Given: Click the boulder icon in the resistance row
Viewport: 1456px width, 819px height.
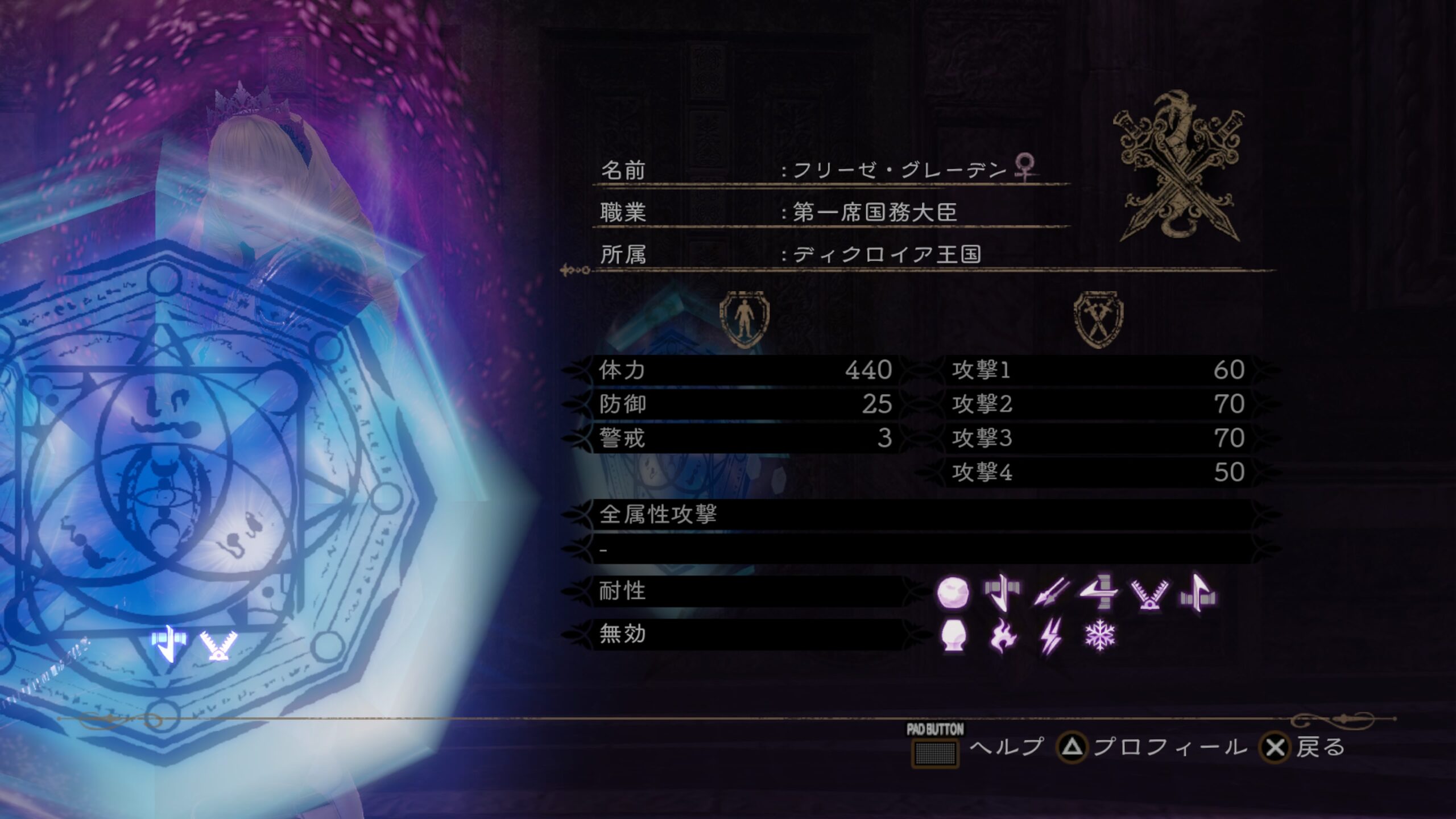Looking at the screenshot, I should (953, 592).
